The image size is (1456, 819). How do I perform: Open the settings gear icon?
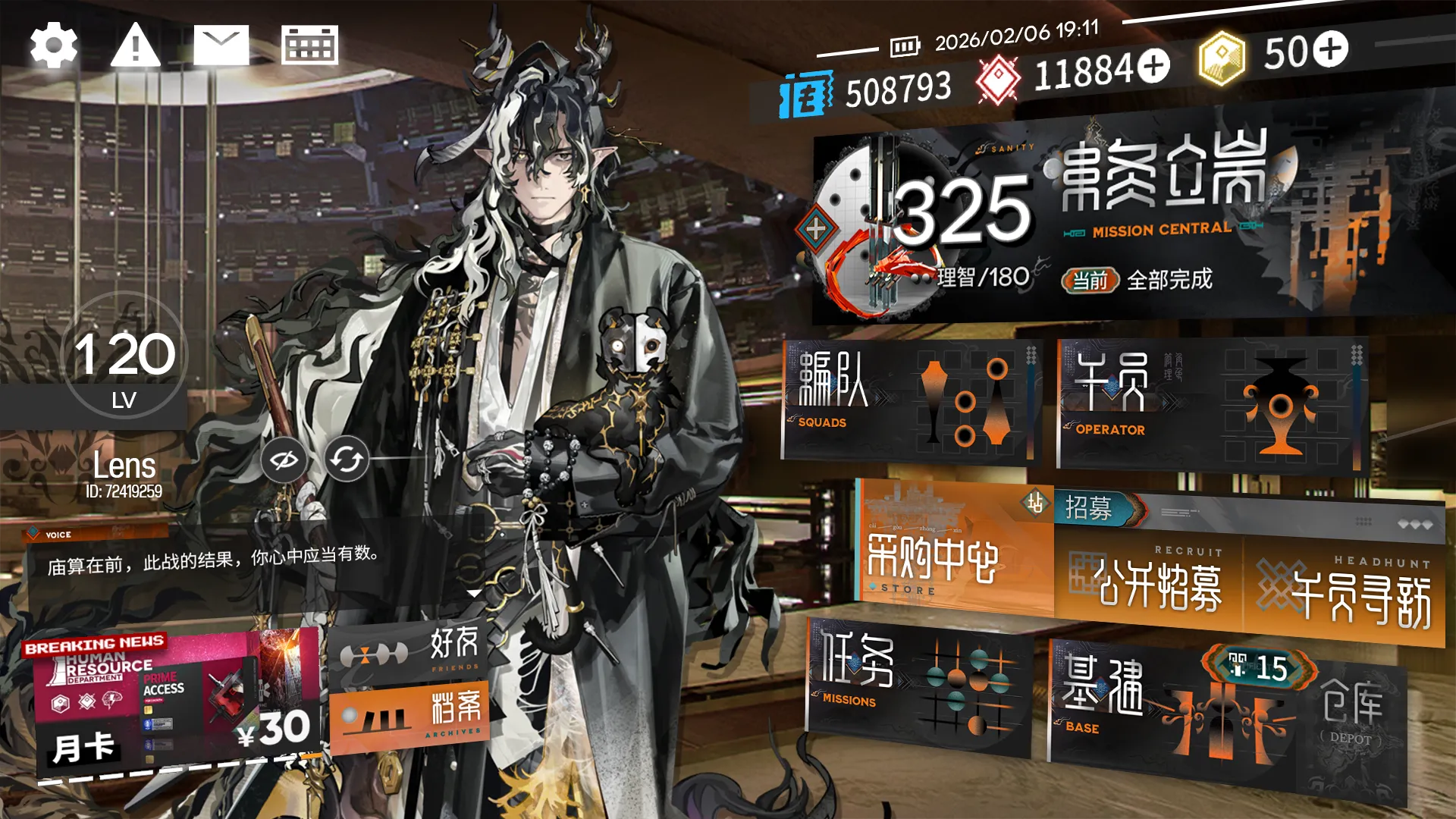53,45
